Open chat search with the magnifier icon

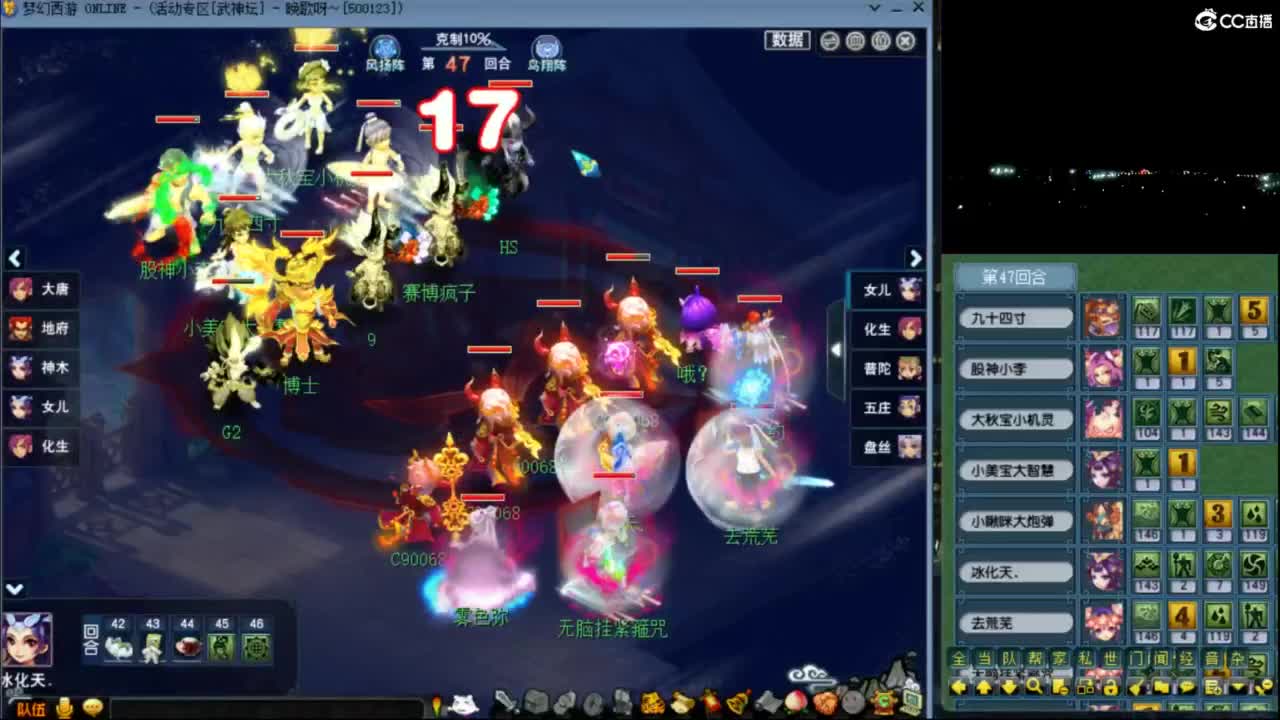1032,687
